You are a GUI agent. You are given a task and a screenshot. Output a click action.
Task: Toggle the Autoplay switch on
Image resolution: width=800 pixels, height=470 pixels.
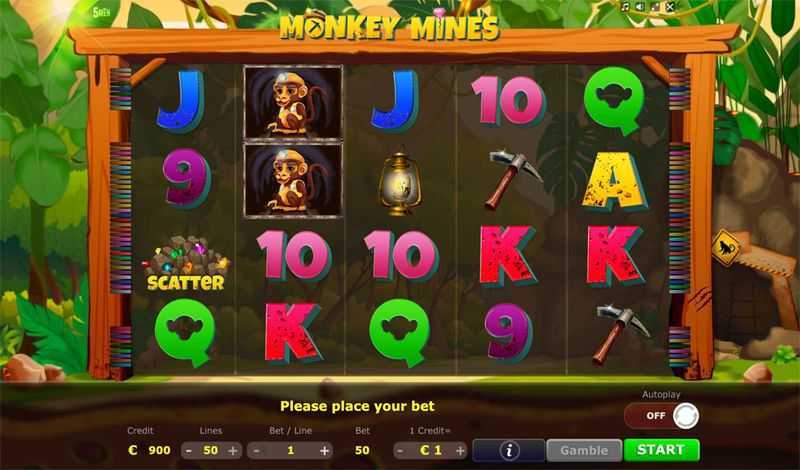point(661,415)
